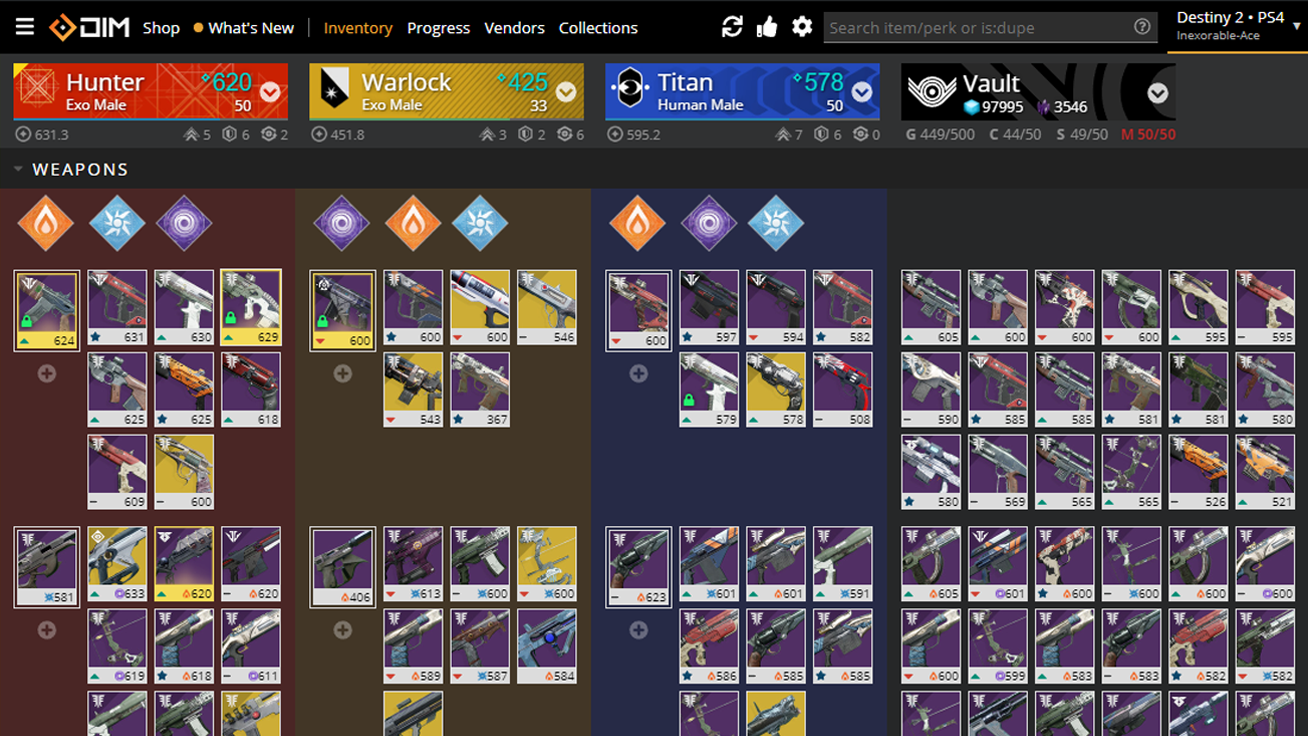Click the Shop link
This screenshot has height=736, width=1308.
pos(161,27)
